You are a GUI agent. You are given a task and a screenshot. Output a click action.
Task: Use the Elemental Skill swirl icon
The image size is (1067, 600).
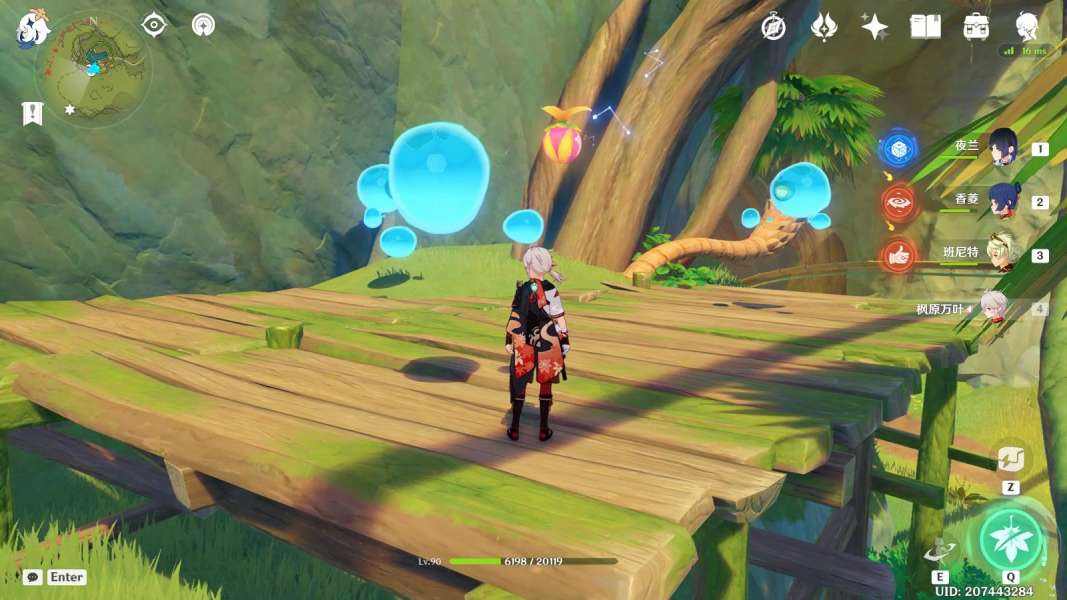[x=940, y=551]
